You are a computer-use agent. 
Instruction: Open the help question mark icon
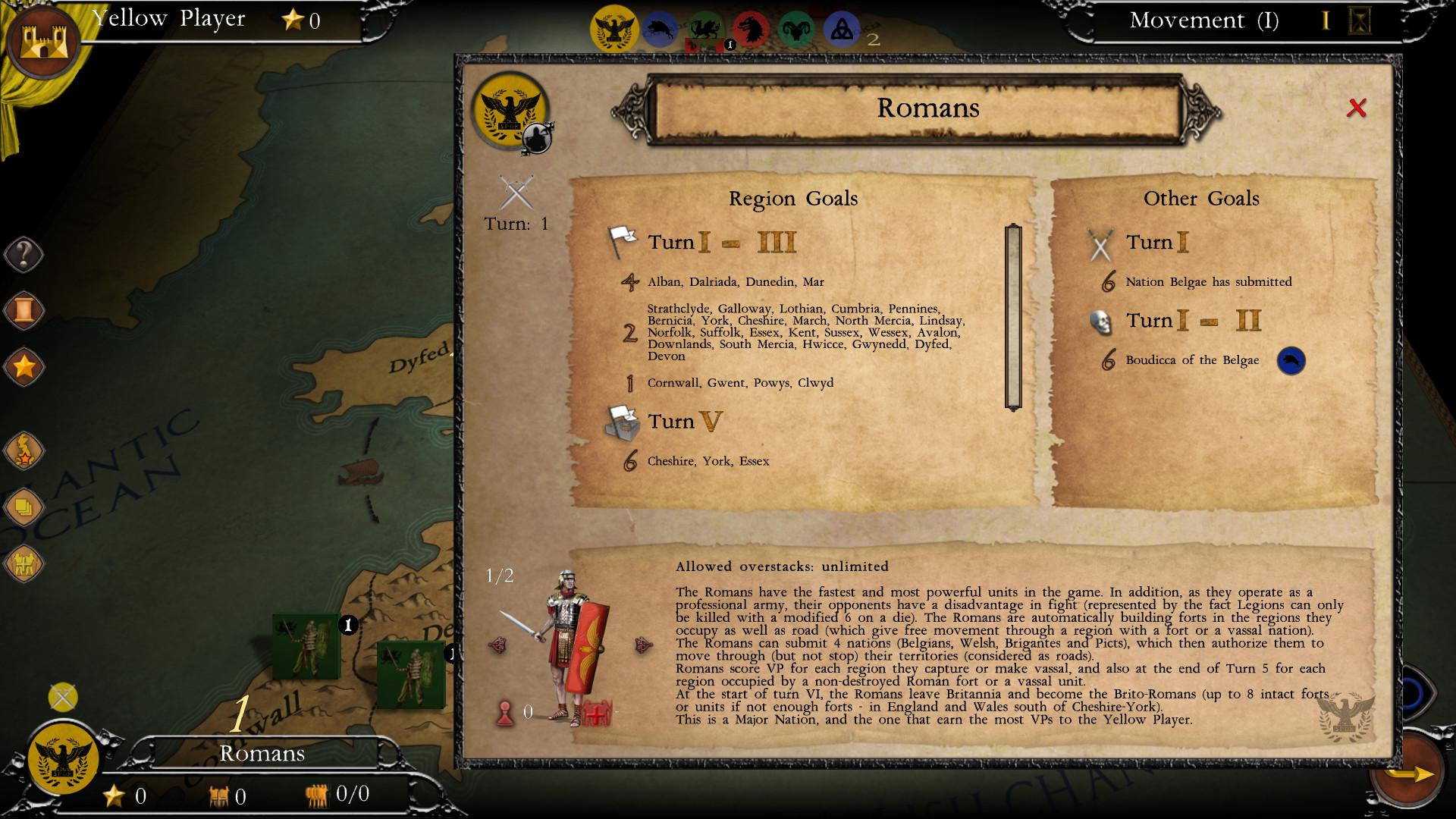click(x=23, y=255)
